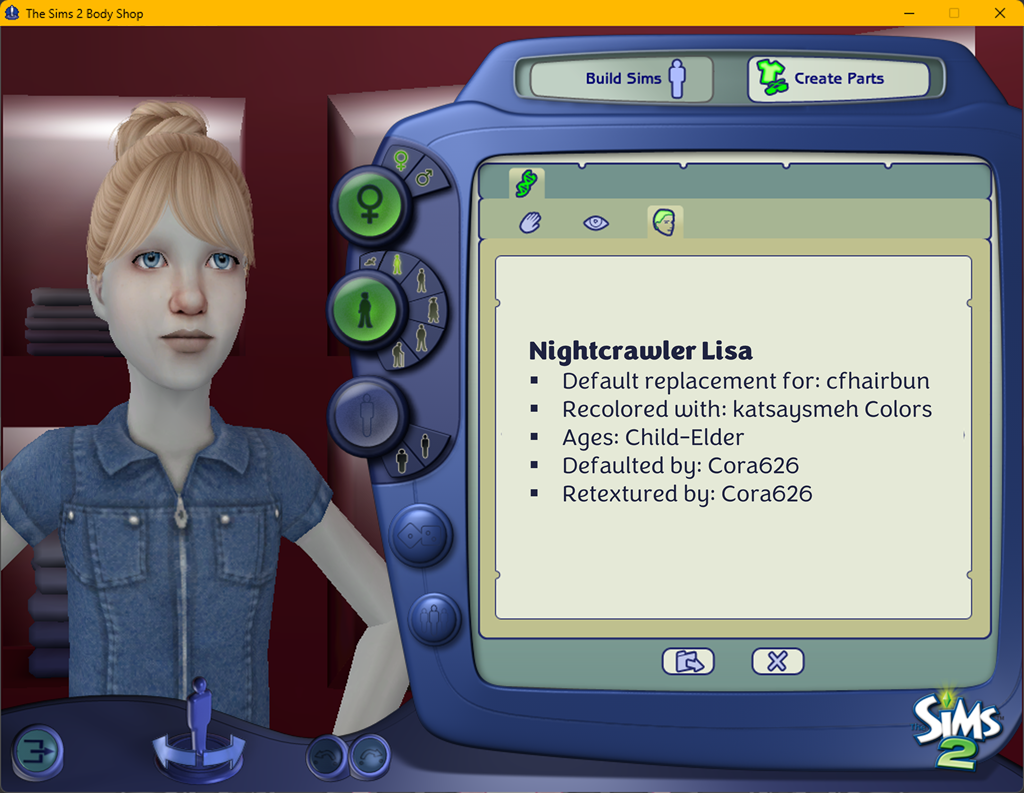Select the elder age with cane icon

click(399, 353)
